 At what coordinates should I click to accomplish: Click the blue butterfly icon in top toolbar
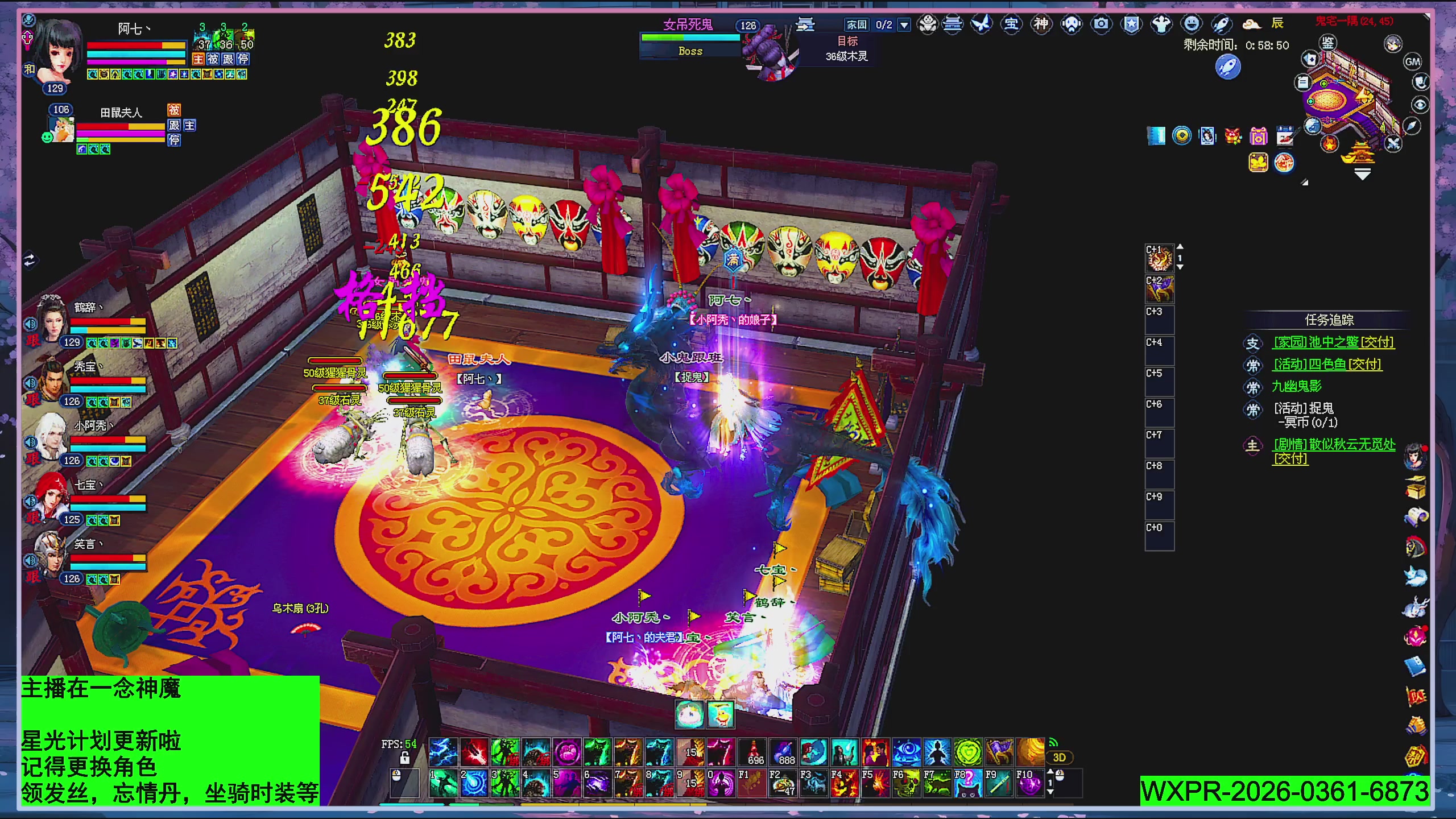[982, 24]
